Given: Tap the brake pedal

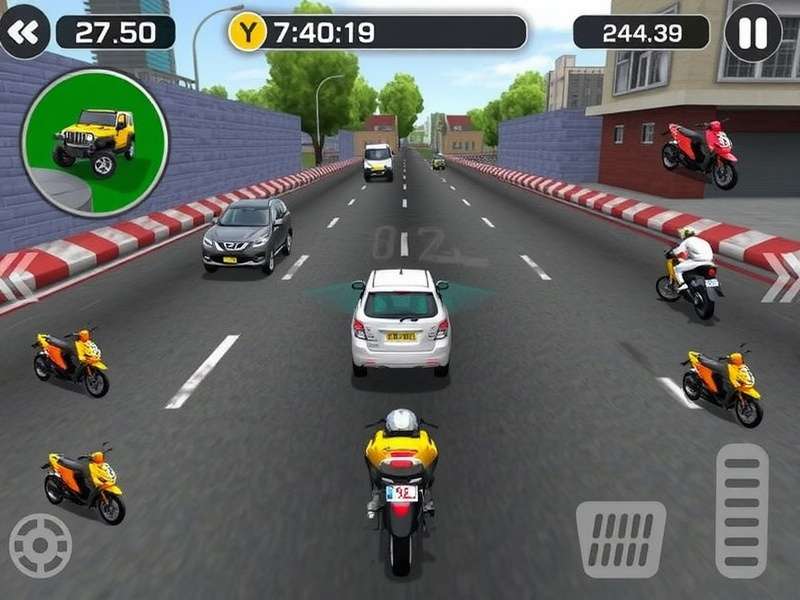Looking at the screenshot, I should [x=621, y=538].
